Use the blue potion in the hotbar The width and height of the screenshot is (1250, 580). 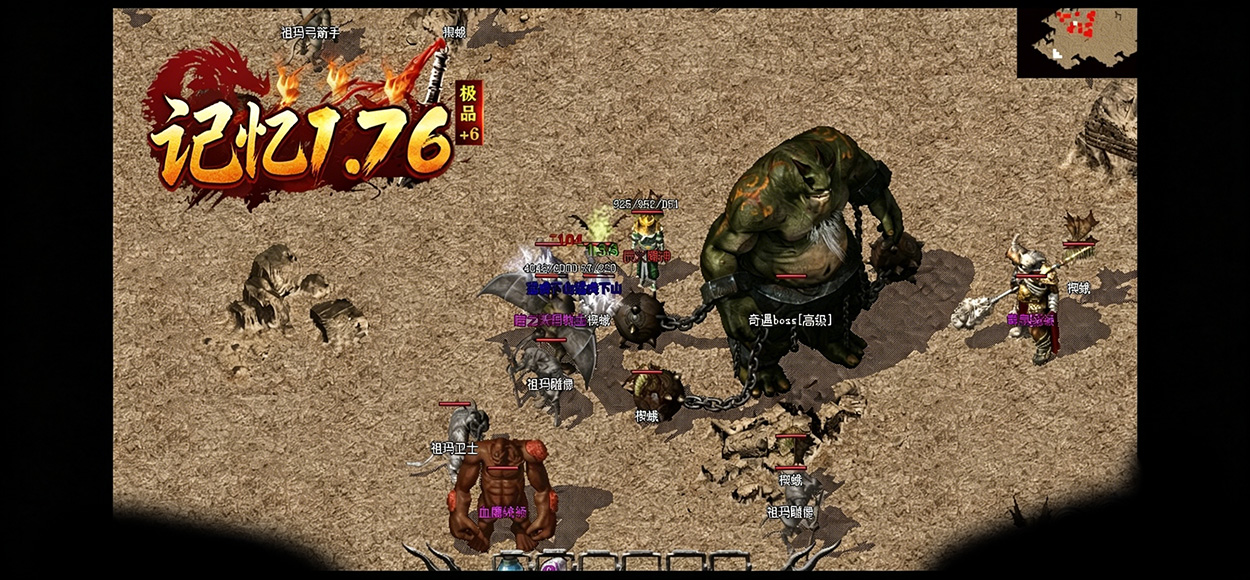(x=511, y=566)
